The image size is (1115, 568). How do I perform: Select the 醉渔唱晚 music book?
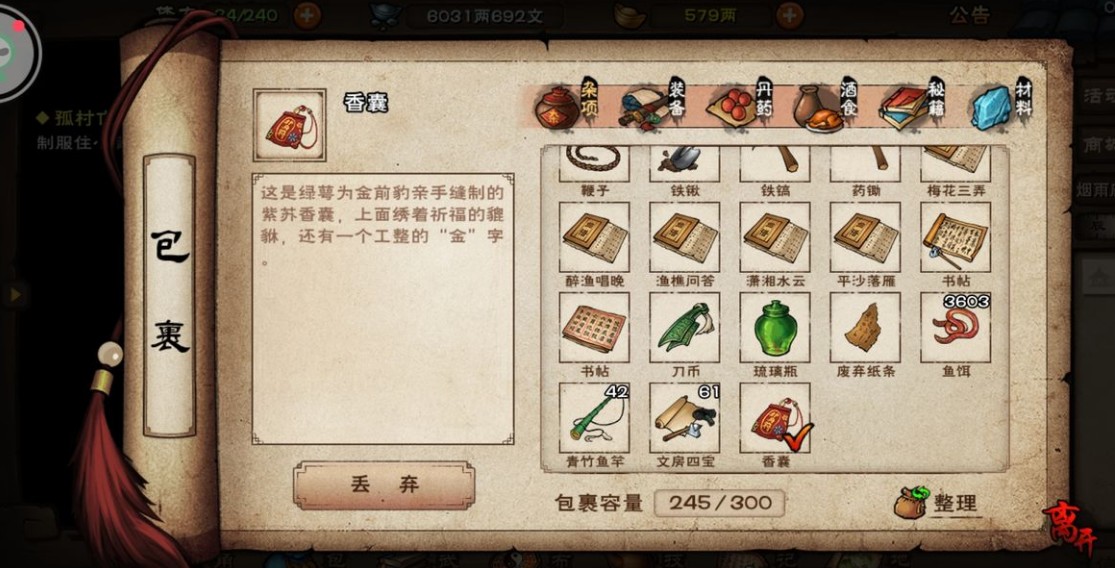(x=594, y=238)
